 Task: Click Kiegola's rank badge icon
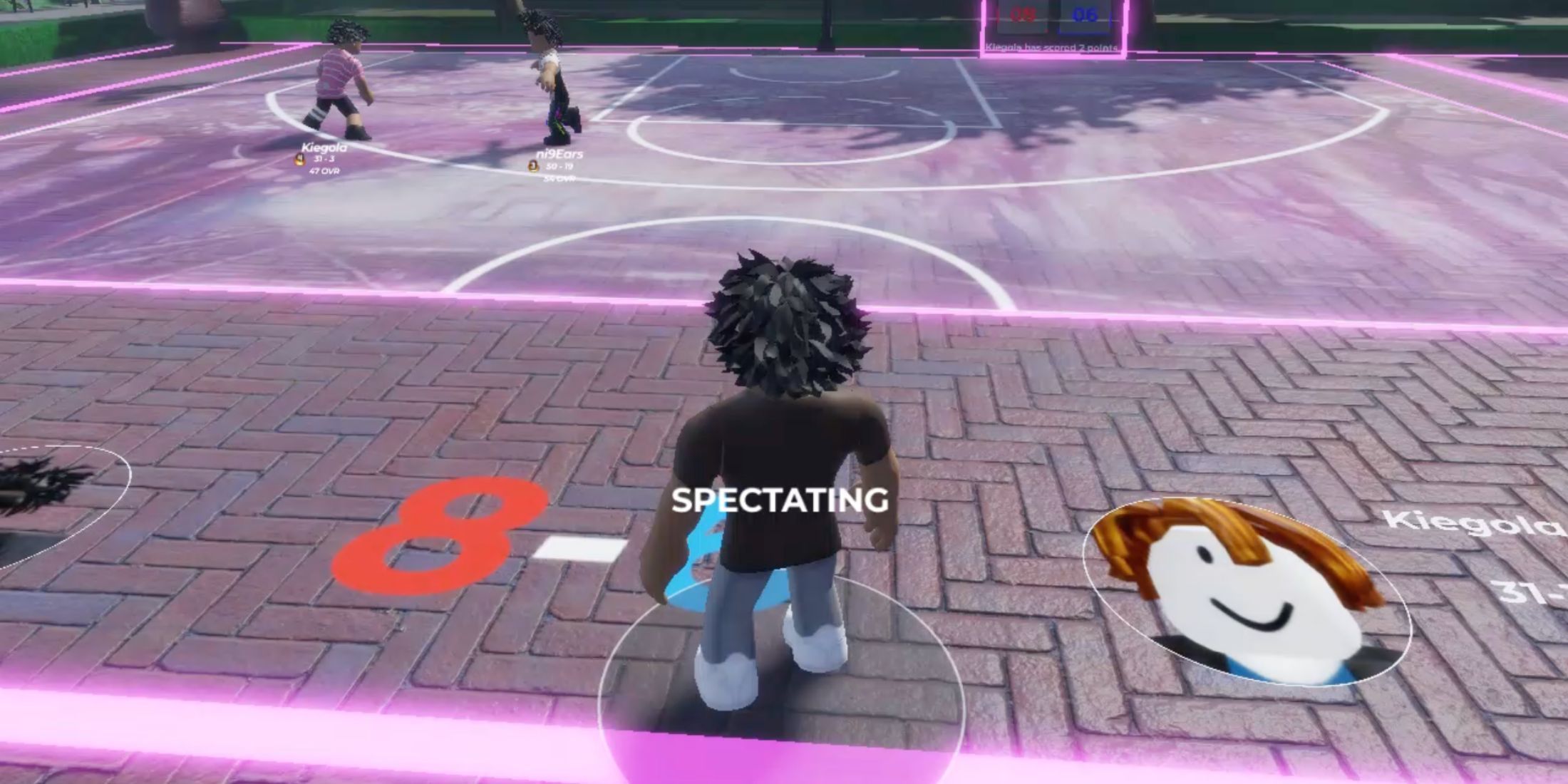coord(299,160)
